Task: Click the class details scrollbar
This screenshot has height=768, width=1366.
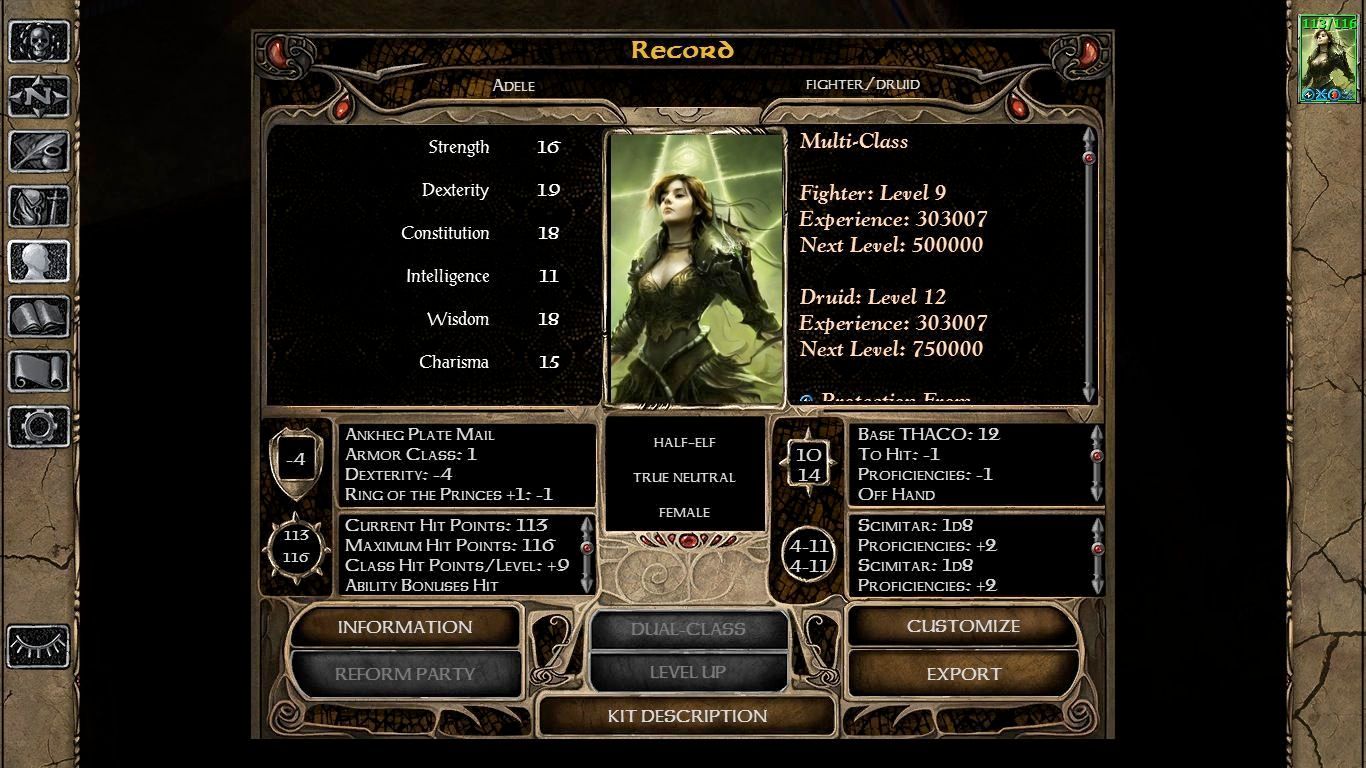Action: tap(1089, 265)
